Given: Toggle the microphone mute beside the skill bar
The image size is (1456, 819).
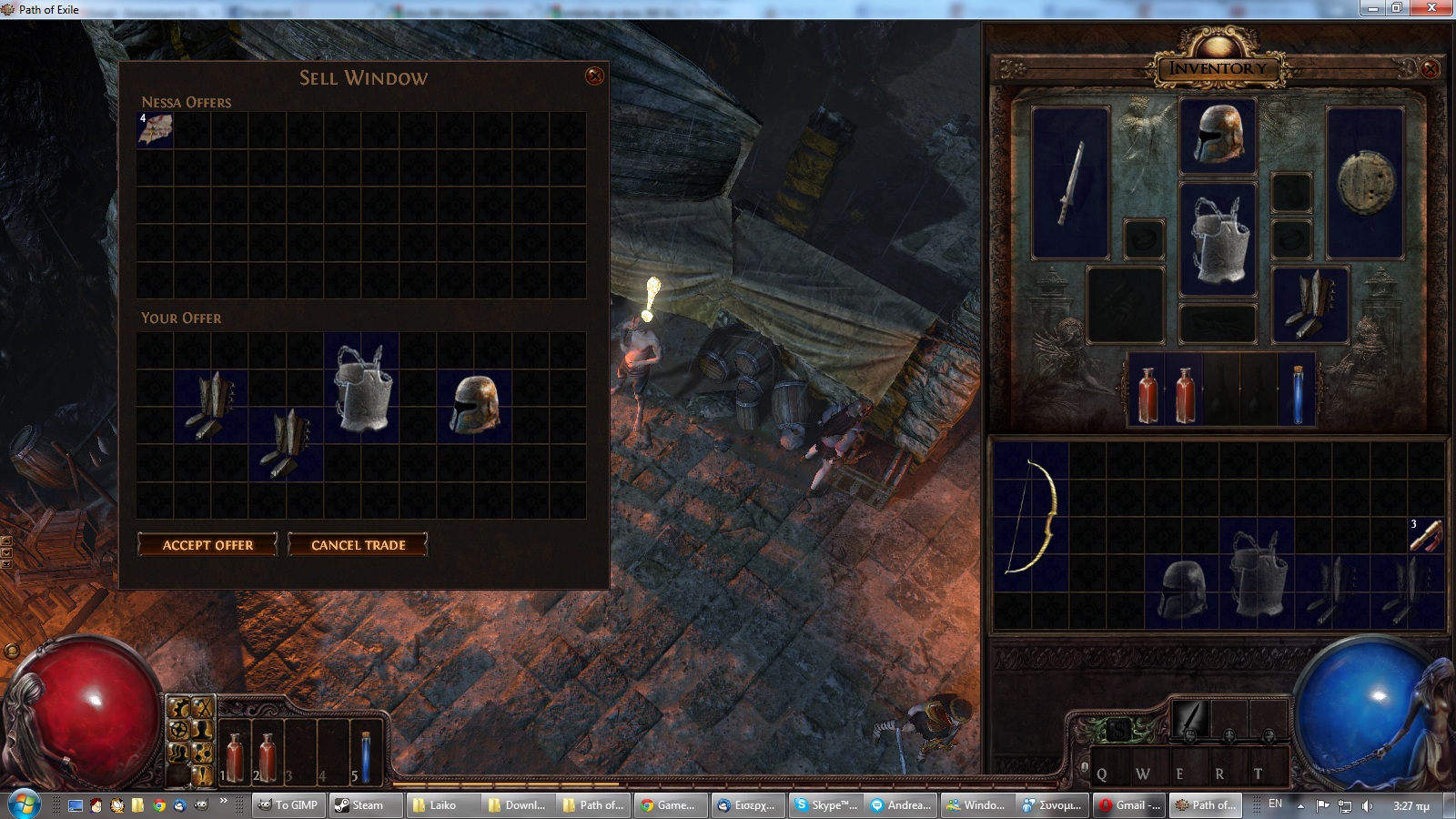Looking at the screenshot, I should click(x=1085, y=766).
